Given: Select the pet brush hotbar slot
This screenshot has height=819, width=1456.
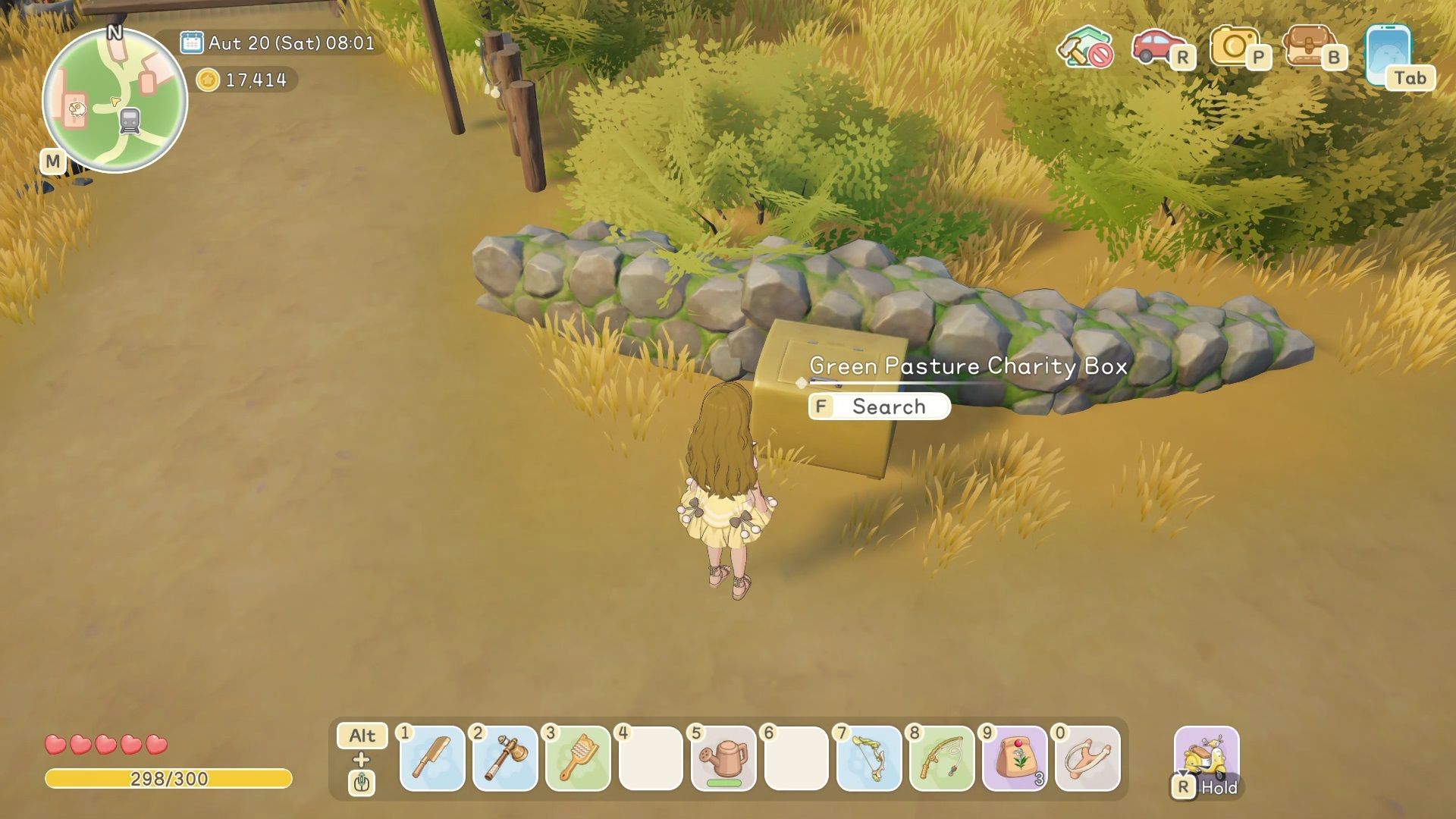Looking at the screenshot, I should (578, 758).
